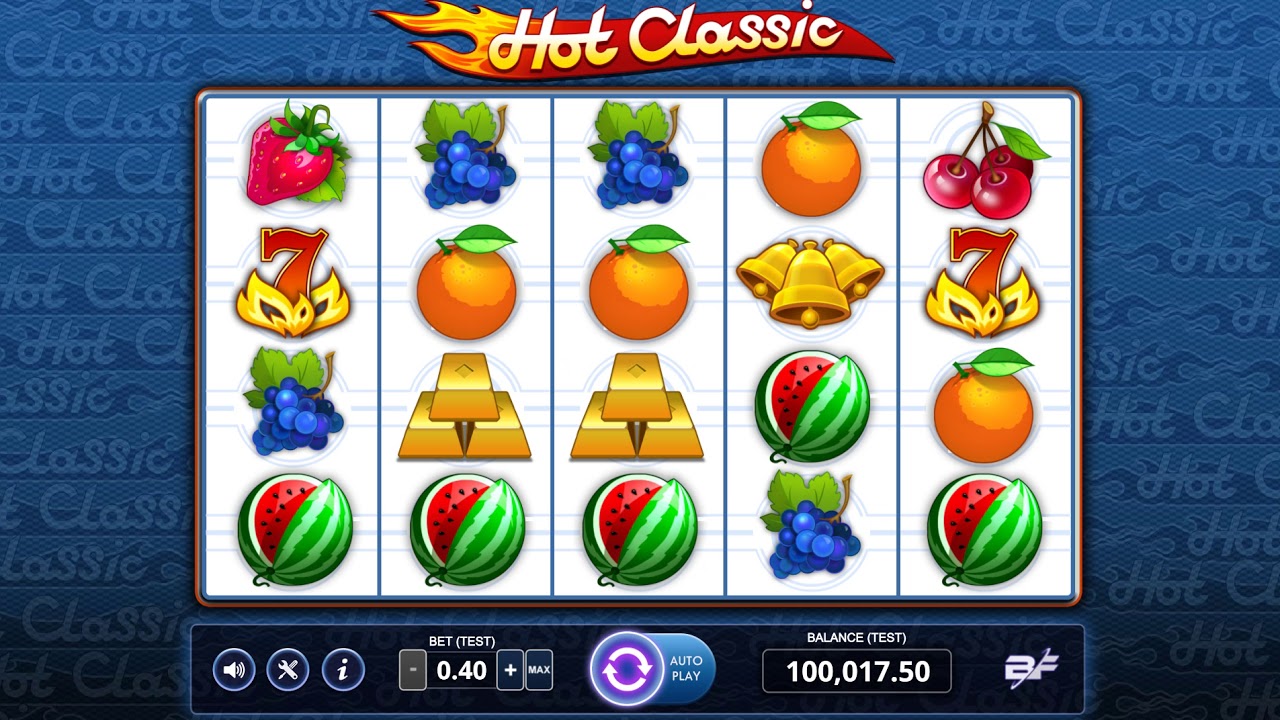Select the BET amount display field
The image size is (1280, 720).
pyautogui.click(x=461, y=671)
